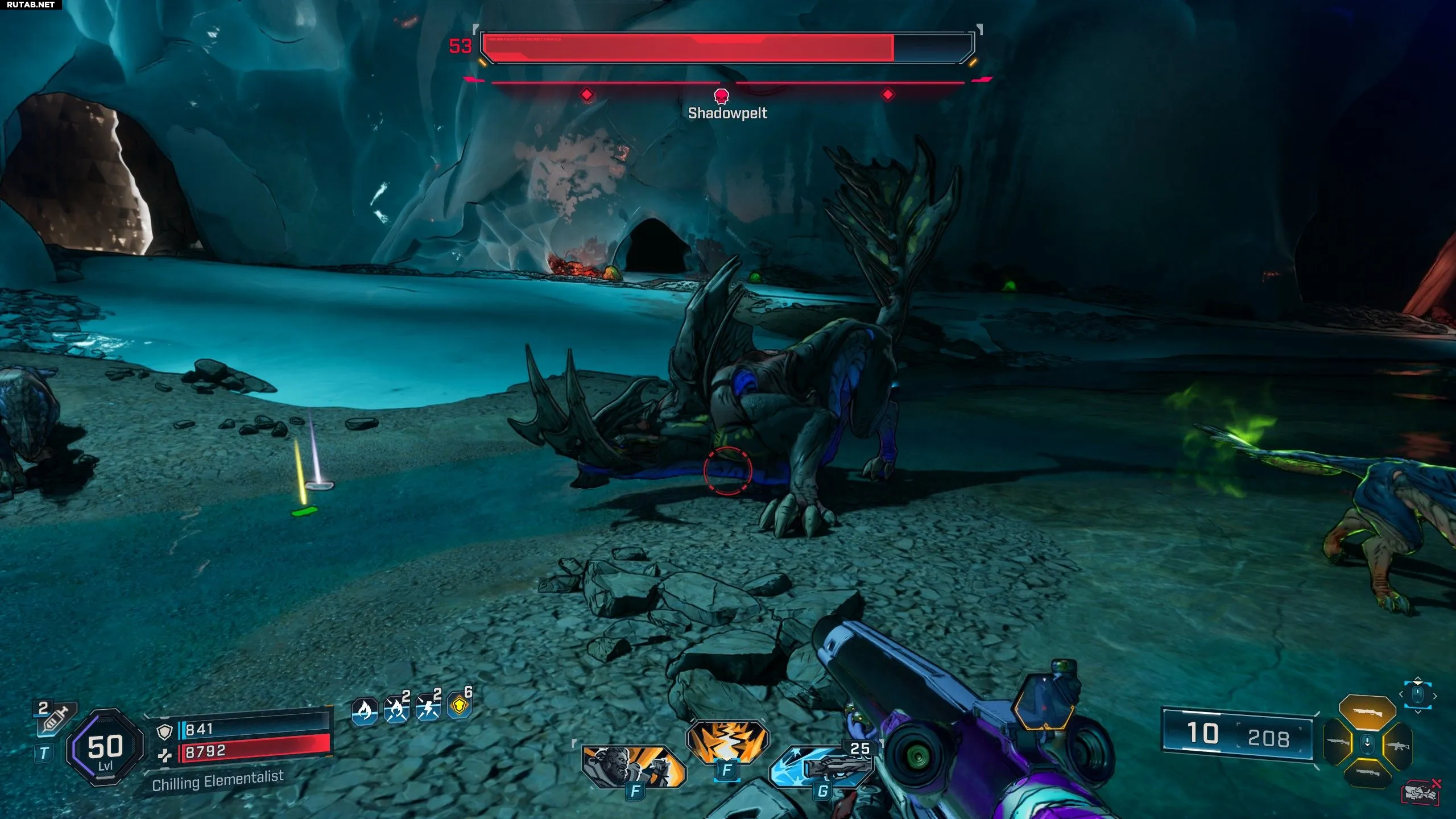
Task: Click the level 50 character badge
Action: (105, 748)
